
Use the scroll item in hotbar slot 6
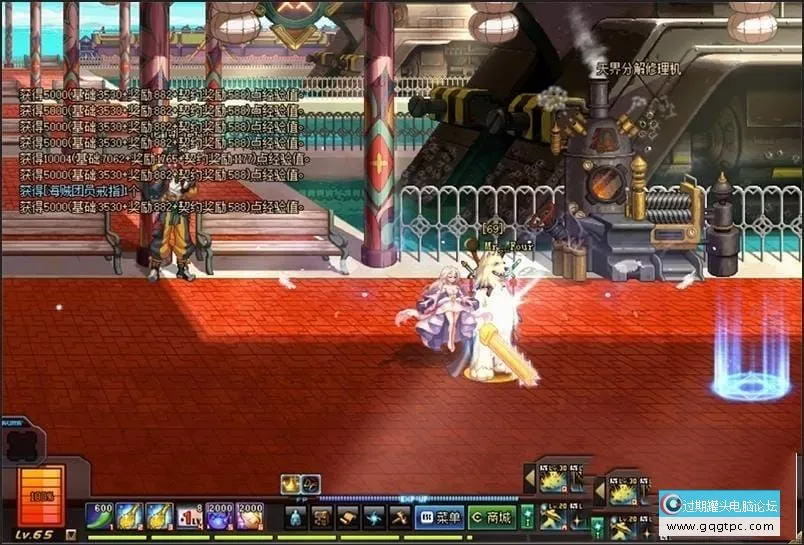click(249, 517)
